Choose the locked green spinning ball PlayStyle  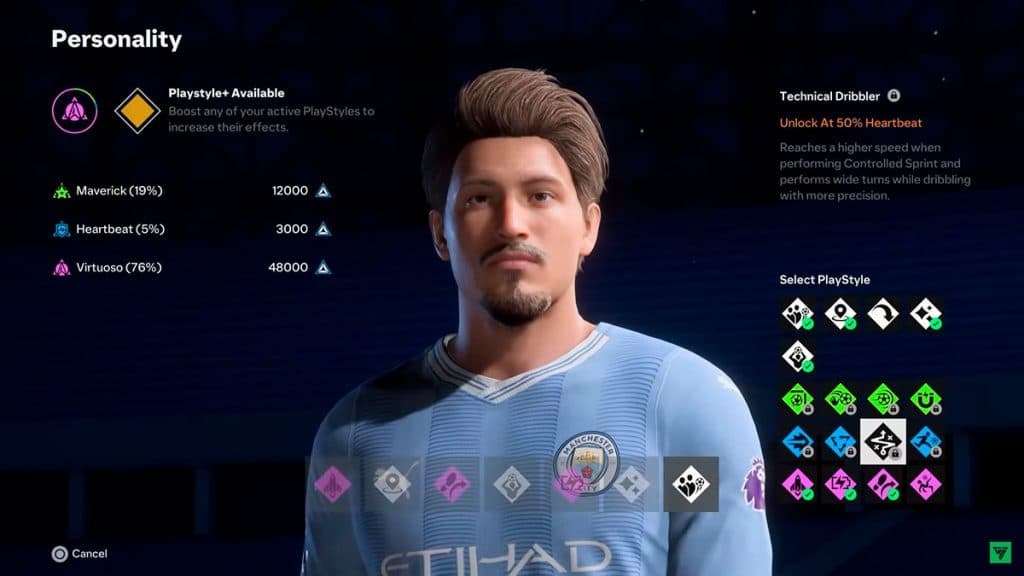(x=883, y=399)
